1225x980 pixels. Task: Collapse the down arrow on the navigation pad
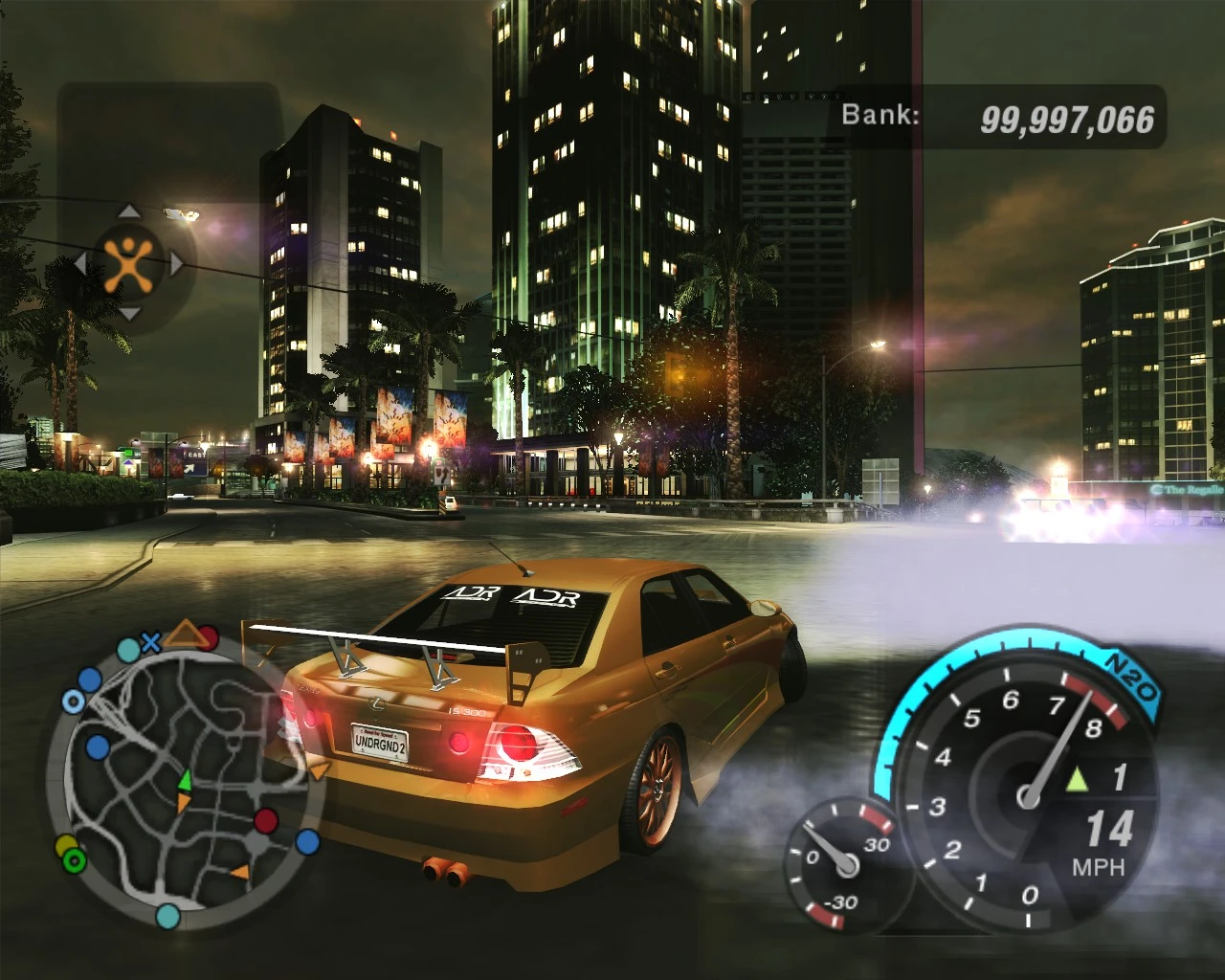(x=129, y=314)
